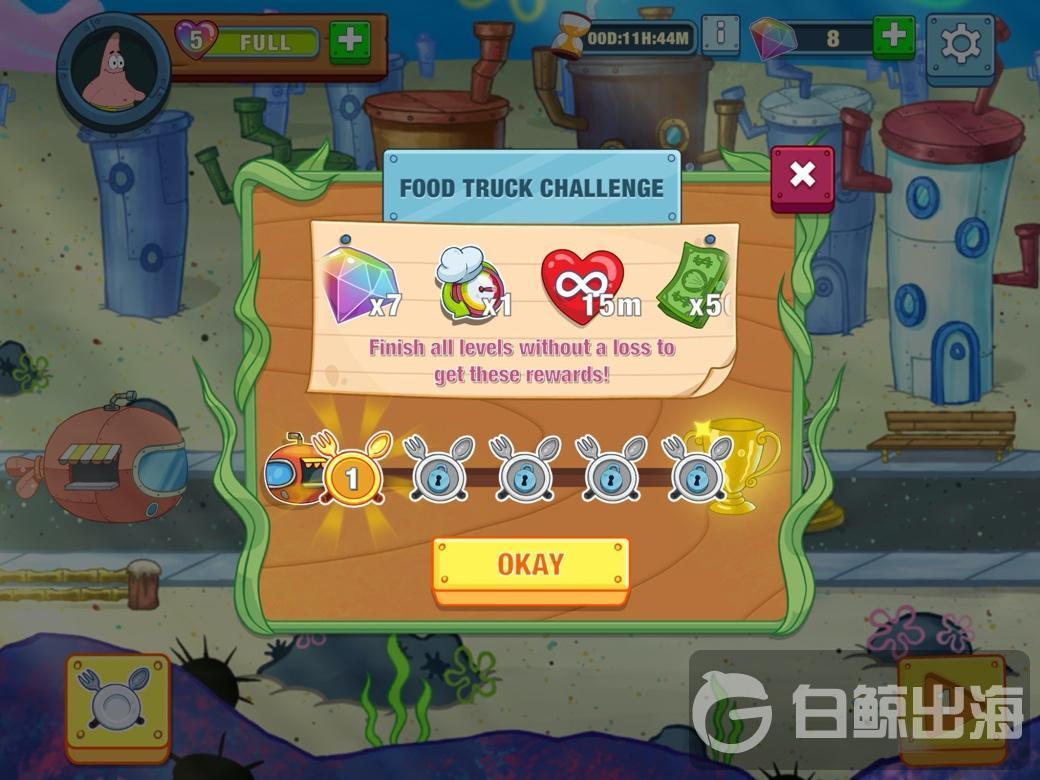Confirm with the OKAY button
The image size is (1040, 780).
(530, 567)
